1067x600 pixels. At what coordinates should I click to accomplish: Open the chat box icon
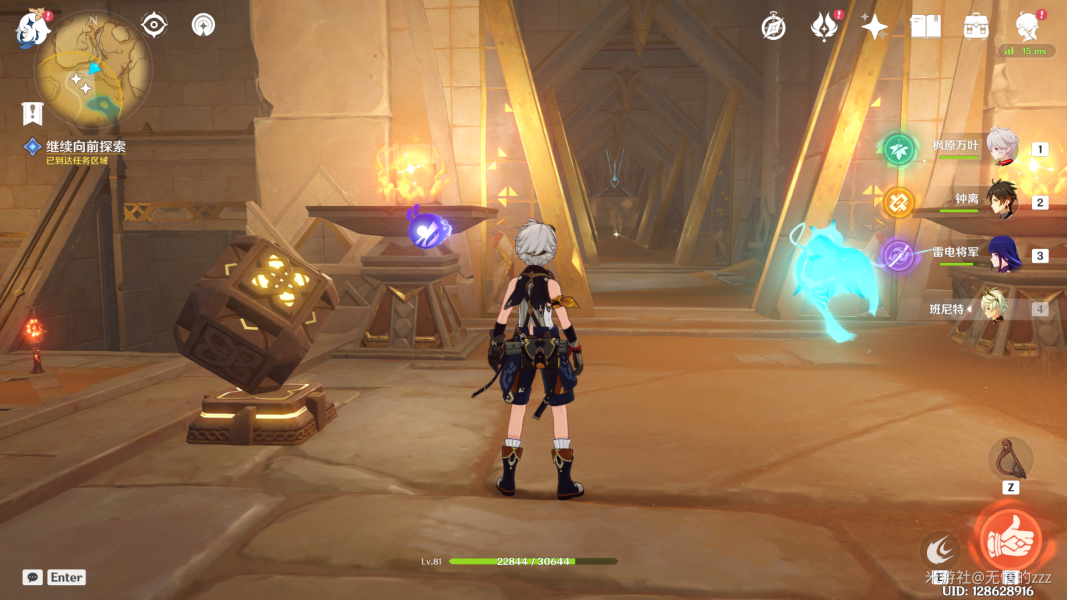(33, 577)
